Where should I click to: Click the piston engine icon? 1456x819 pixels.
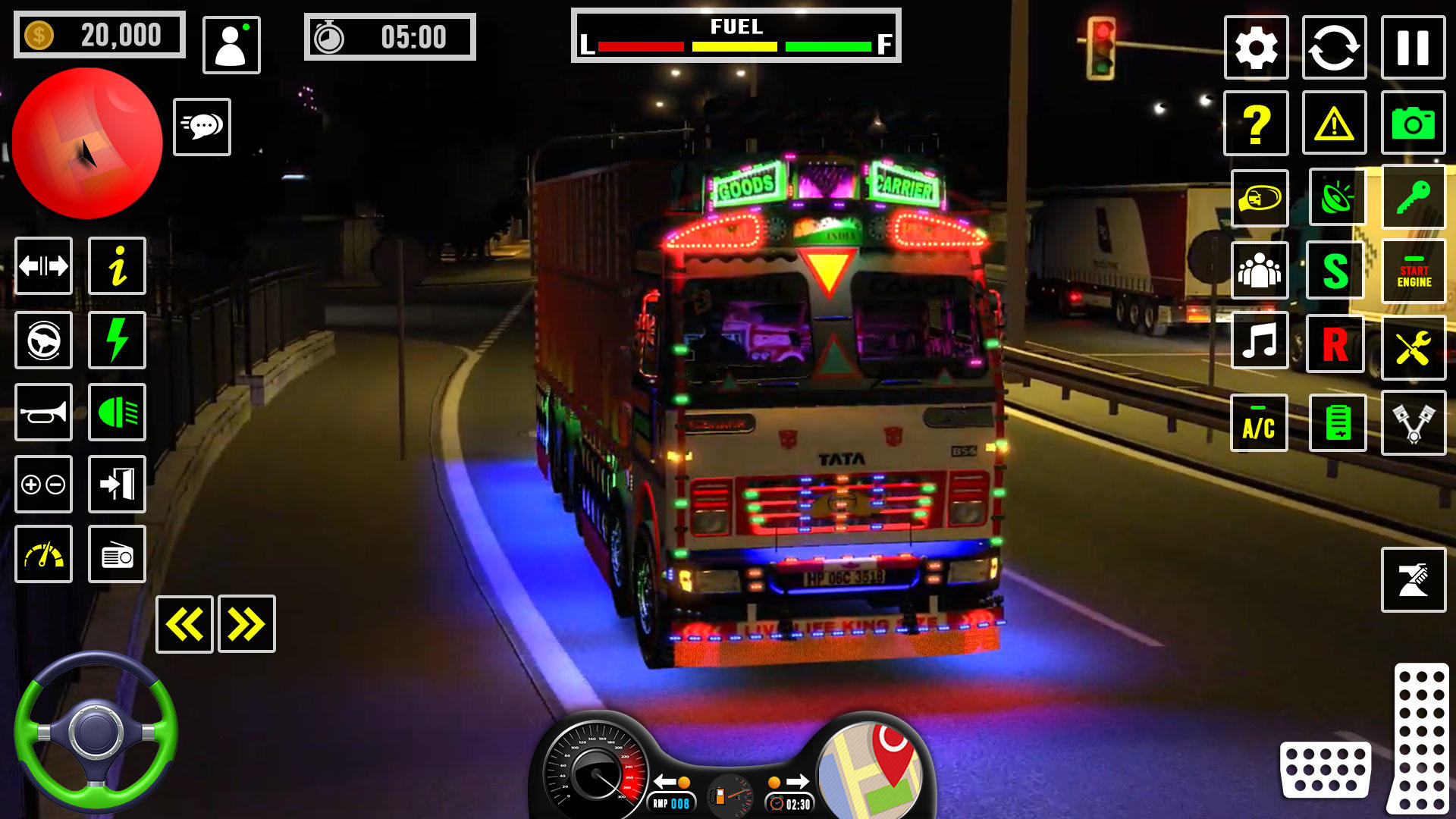pyautogui.click(x=1412, y=424)
